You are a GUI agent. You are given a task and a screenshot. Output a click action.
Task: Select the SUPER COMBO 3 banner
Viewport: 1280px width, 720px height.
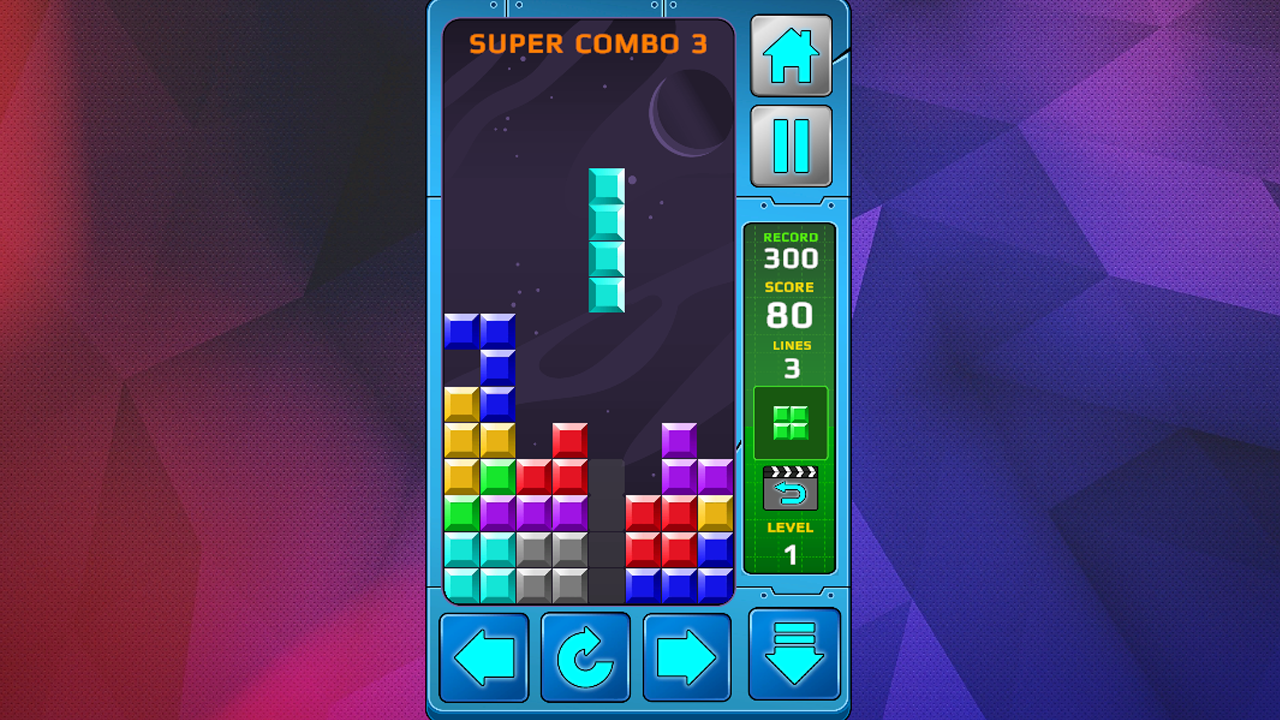pos(588,43)
